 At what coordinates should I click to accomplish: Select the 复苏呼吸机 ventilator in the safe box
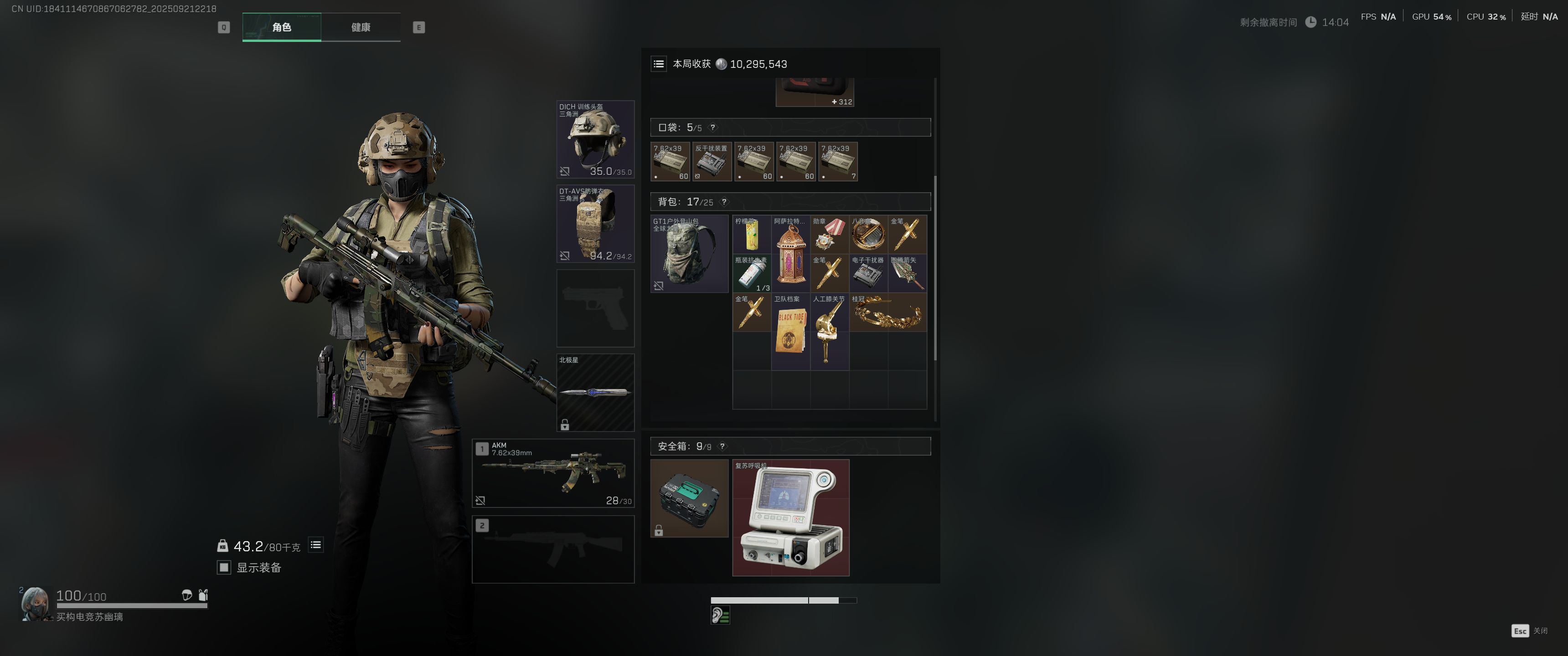point(790,517)
